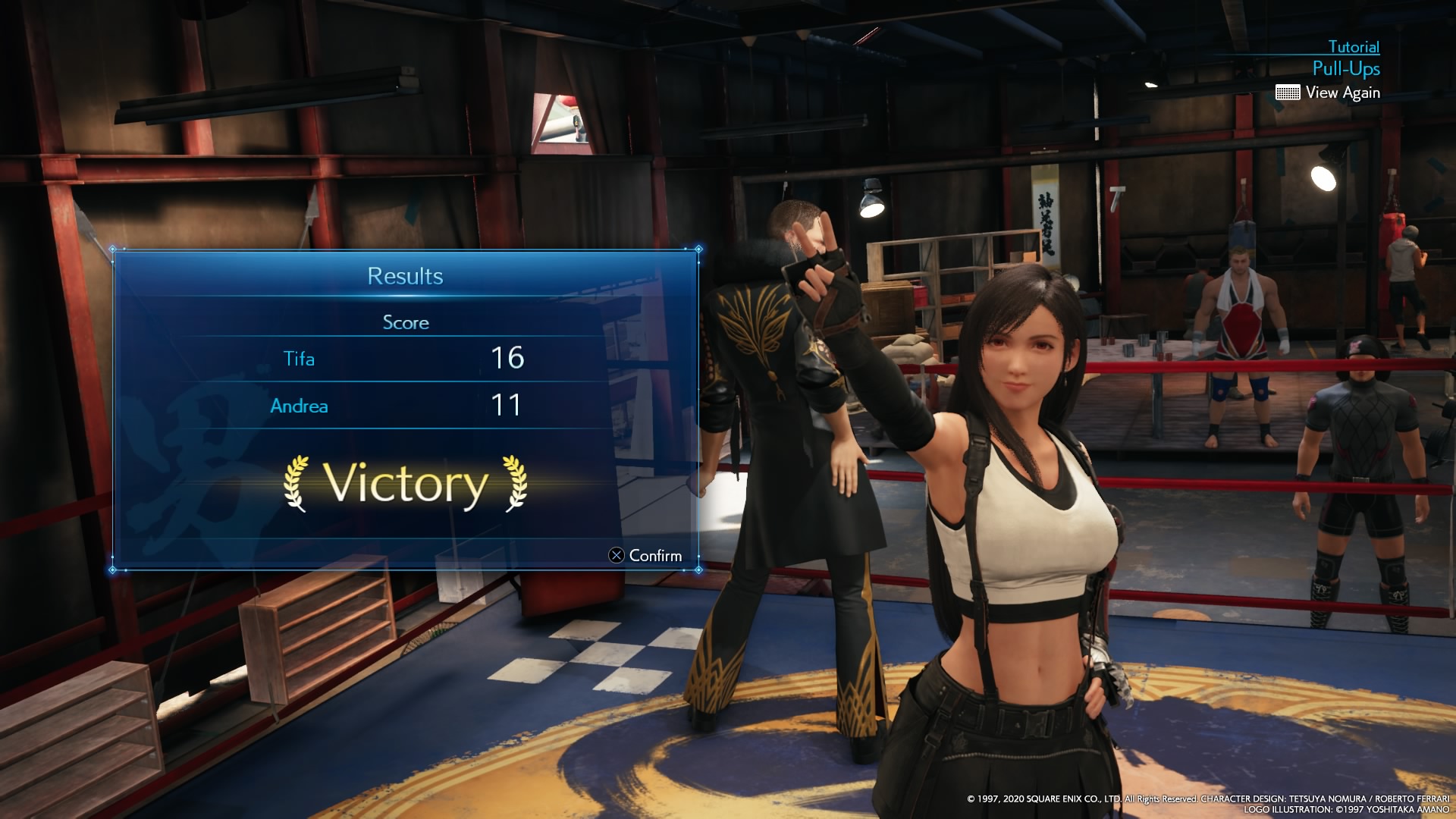
Task: Click the laurel wreath left of Victory
Action: coord(297,483)
